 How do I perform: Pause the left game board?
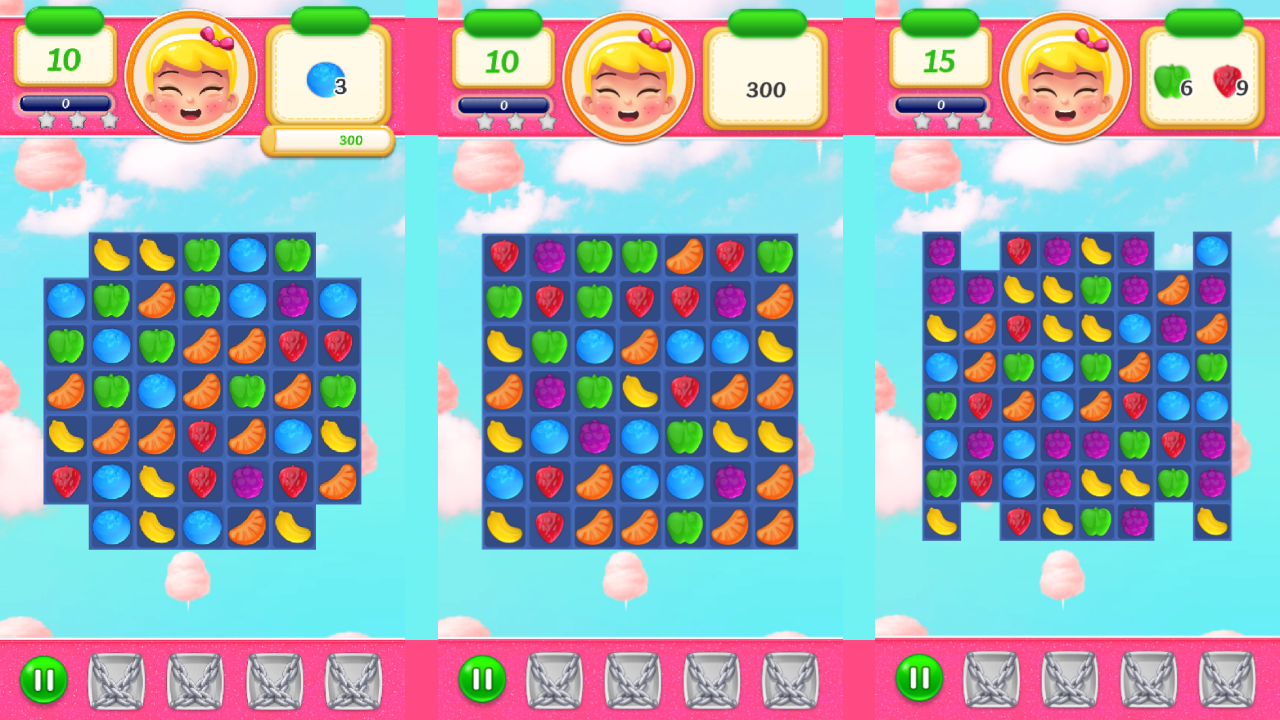[43, 677]
